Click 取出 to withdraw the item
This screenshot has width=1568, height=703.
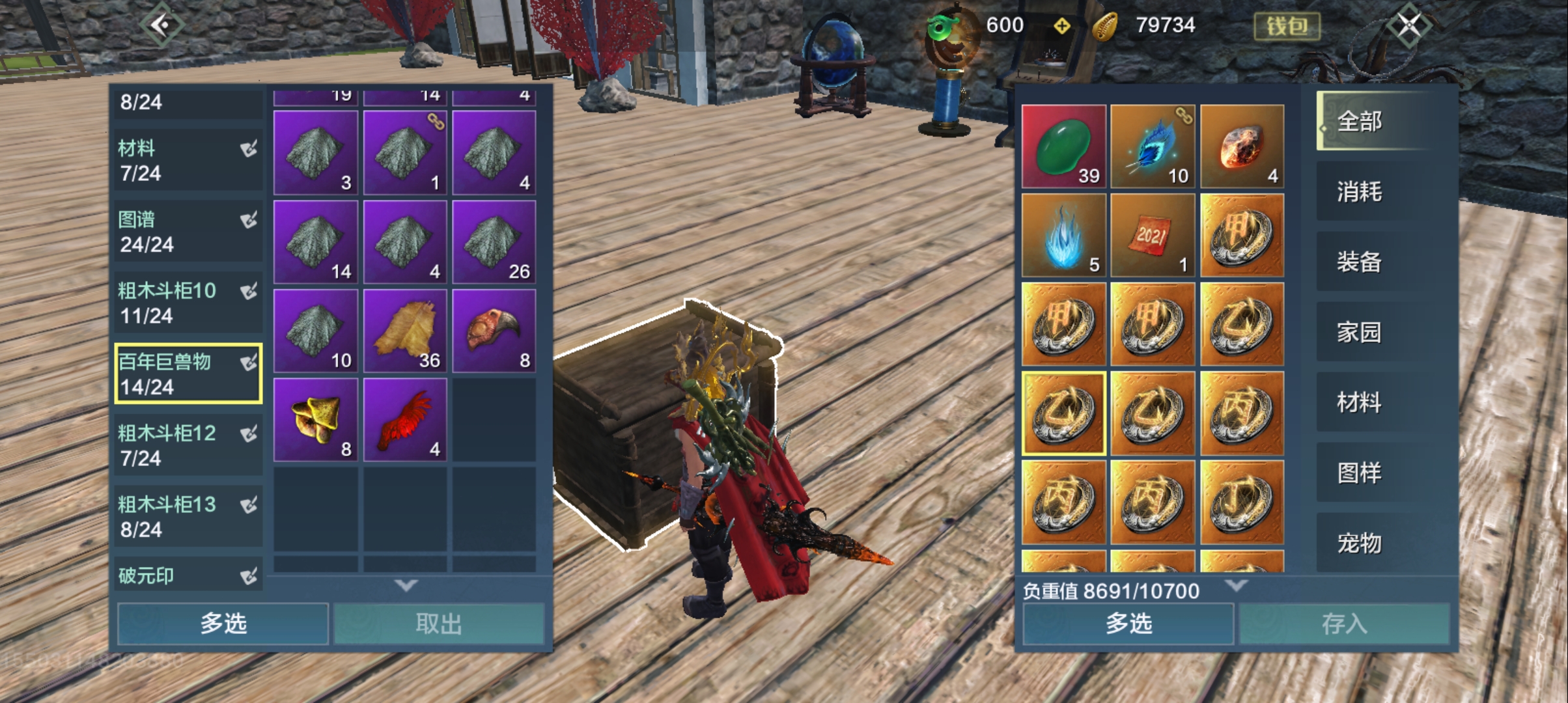(x=438, y=624)
